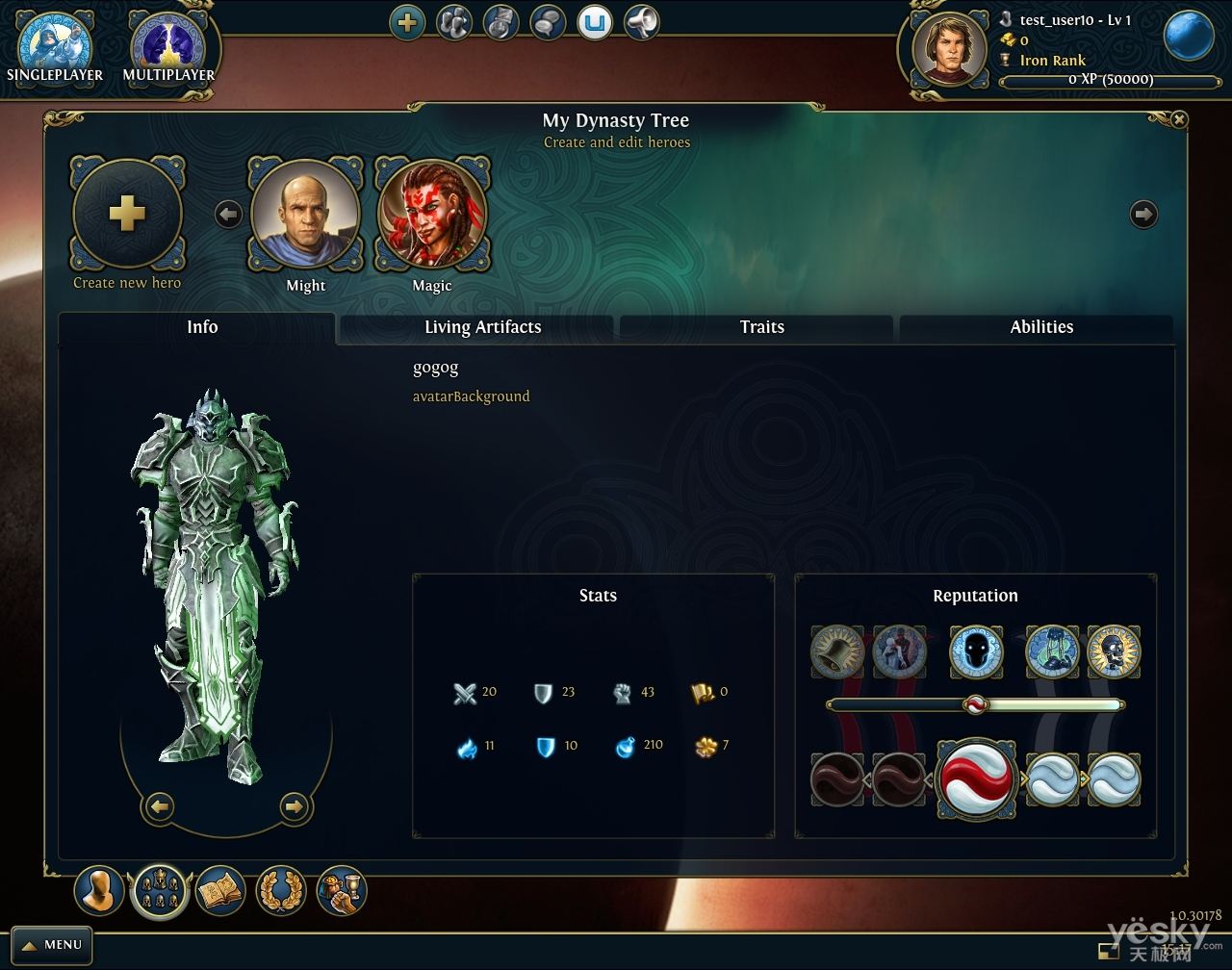Screen dimensions: 1232x970
Task: Close the My Dynasty Tree window
Action: tap(1179, 119)
